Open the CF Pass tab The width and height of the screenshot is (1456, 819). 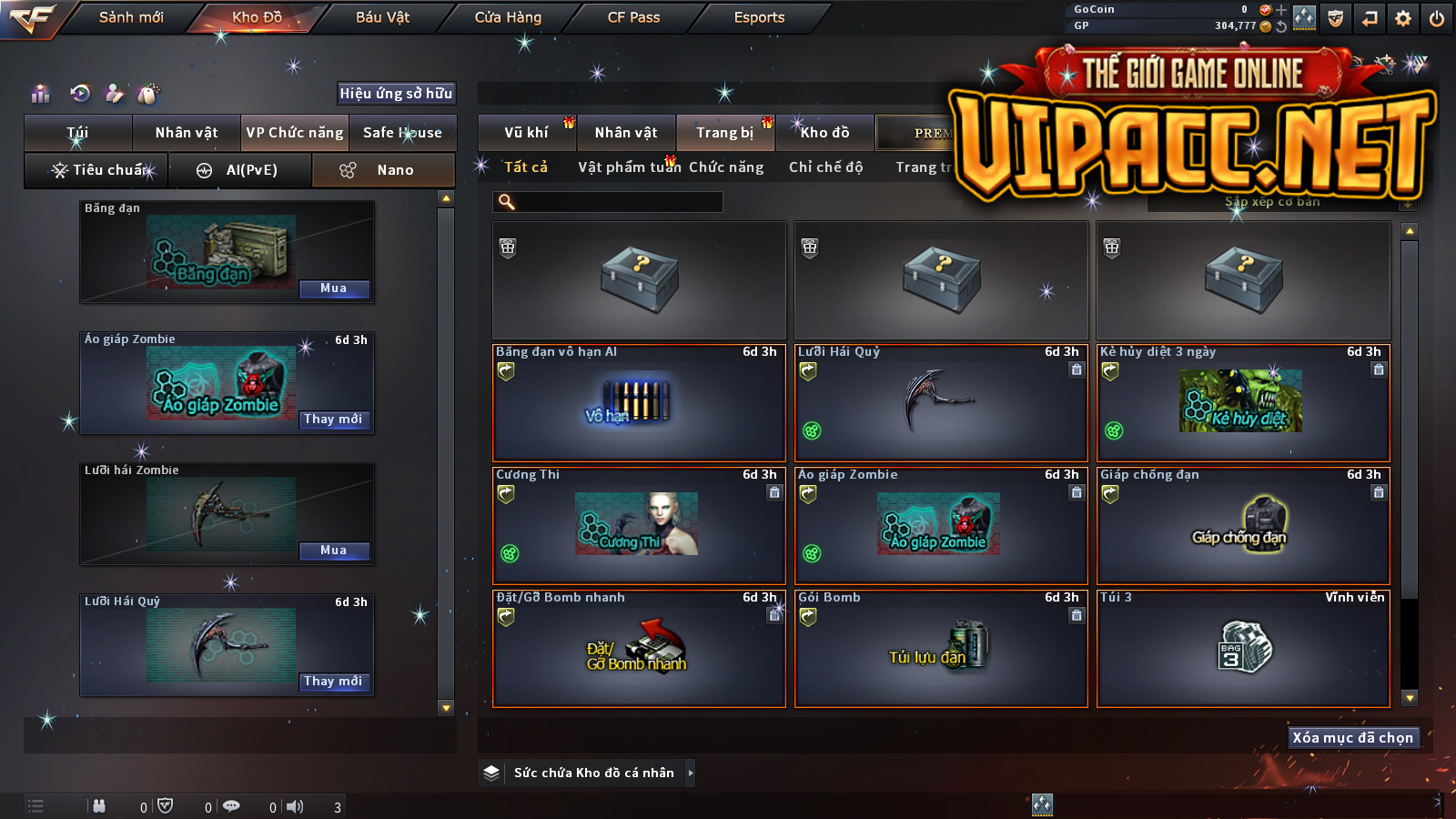tap(633, 17)
